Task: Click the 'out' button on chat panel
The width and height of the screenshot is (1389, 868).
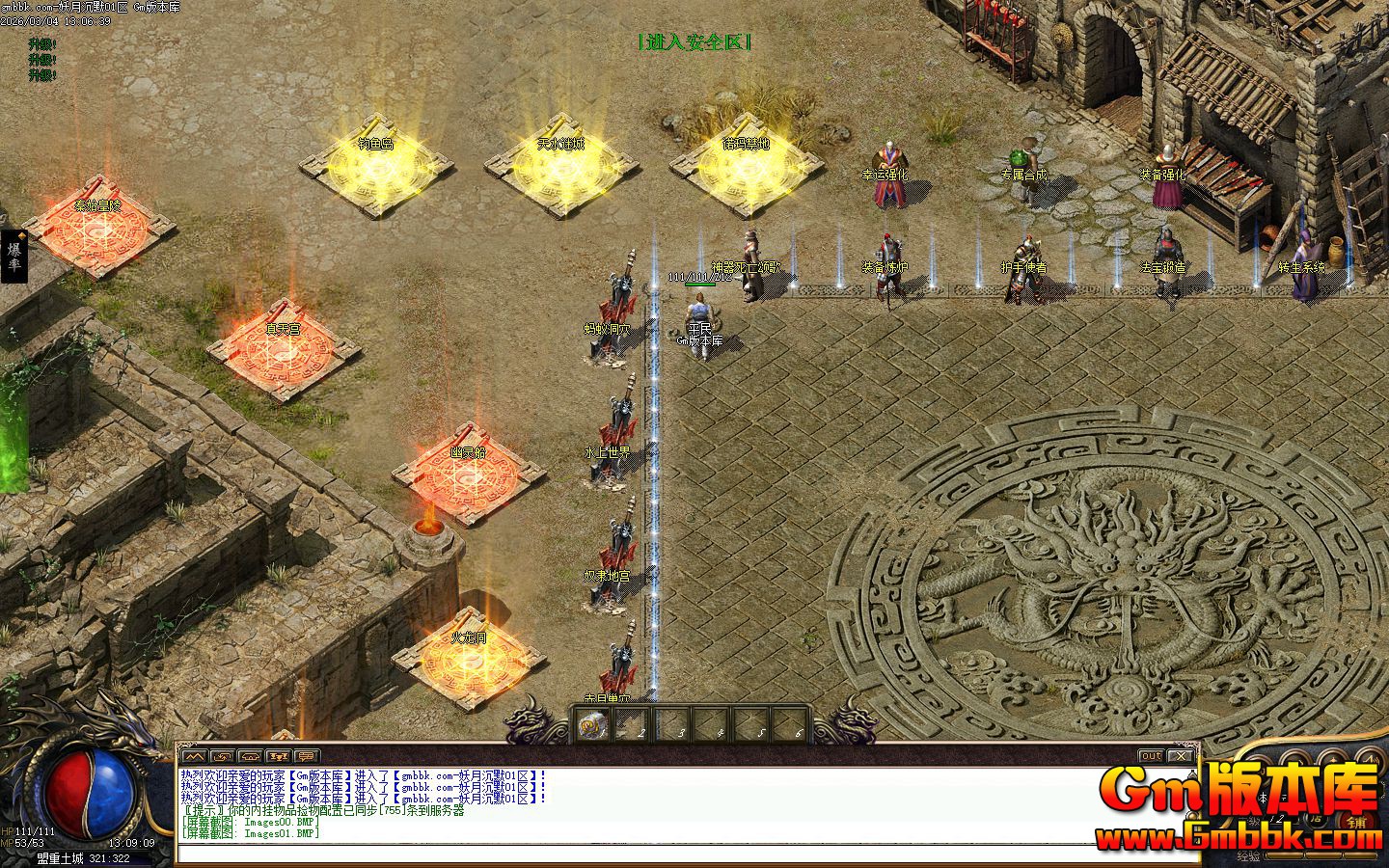Action: click(1151, 756)
